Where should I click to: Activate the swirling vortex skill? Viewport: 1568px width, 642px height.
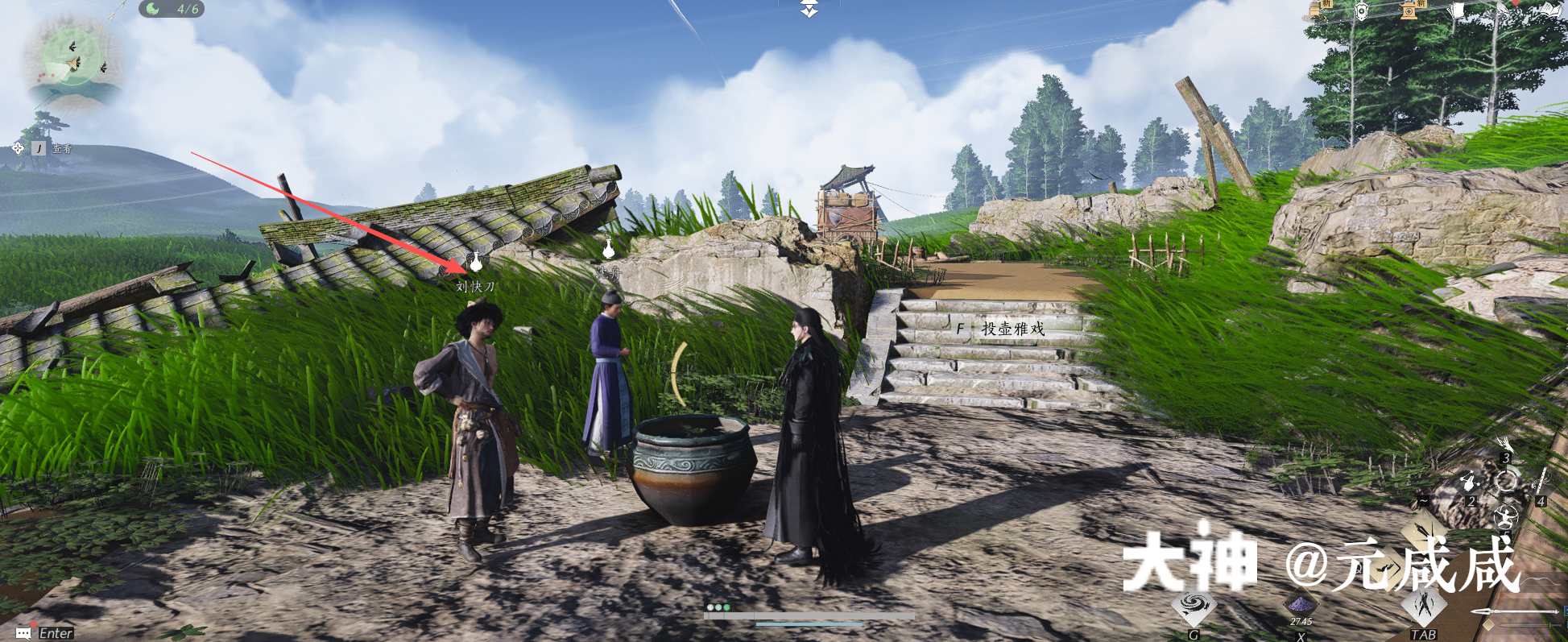[1194, 607]
